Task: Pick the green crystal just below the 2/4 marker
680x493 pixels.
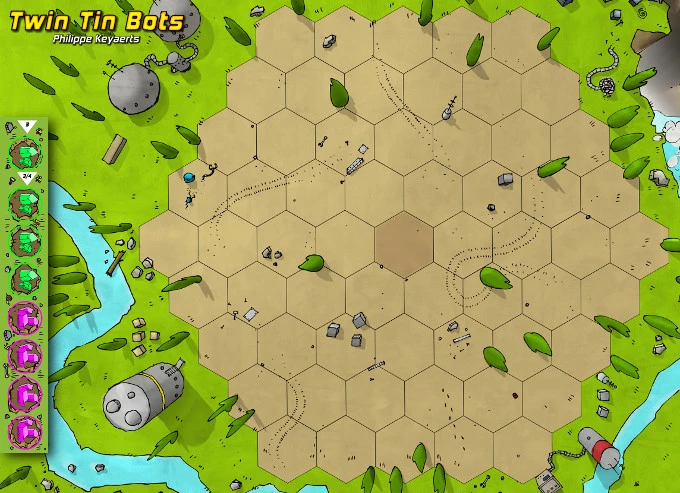Action: tap(24, 202)
